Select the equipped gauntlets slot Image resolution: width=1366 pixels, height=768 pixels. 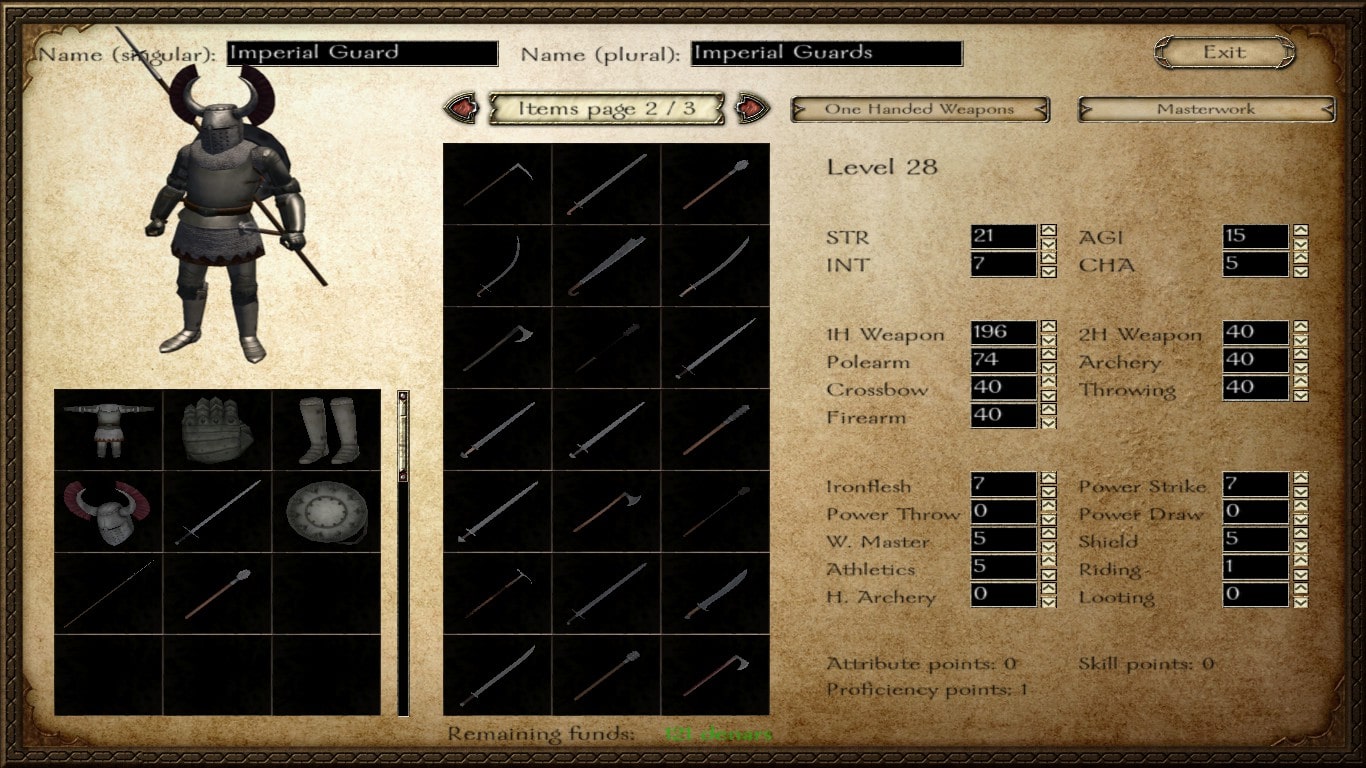[217, 429]
